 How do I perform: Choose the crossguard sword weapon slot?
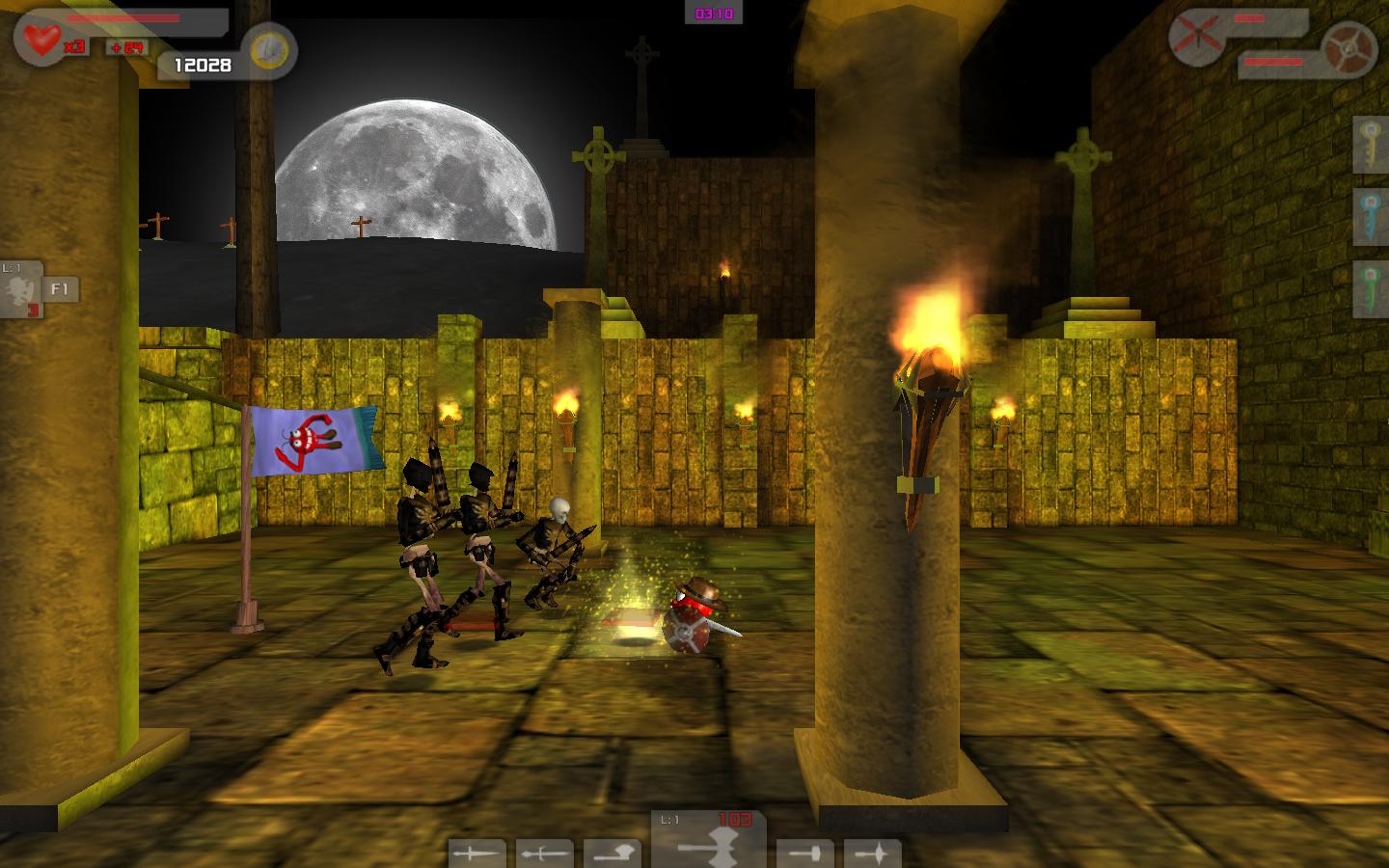[x=544, y=854]
